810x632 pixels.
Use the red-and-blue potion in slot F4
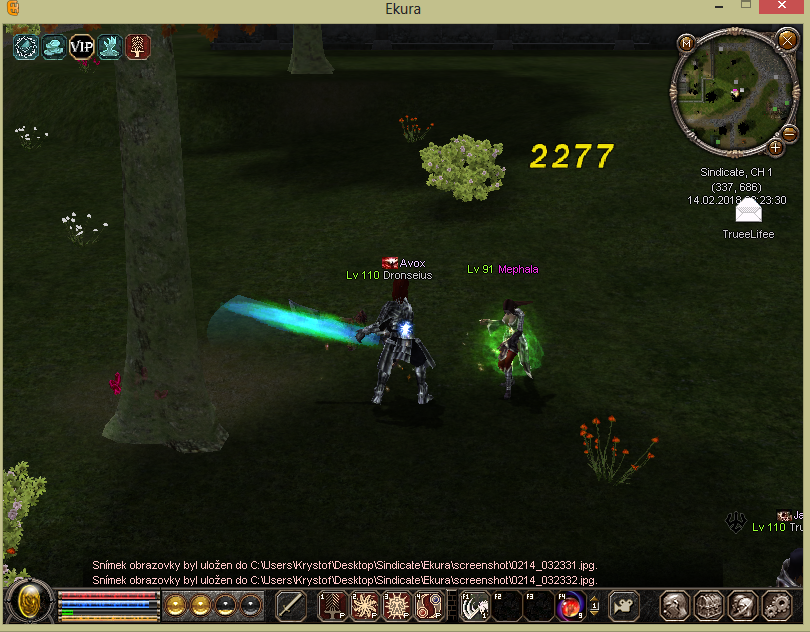[570, 605]
